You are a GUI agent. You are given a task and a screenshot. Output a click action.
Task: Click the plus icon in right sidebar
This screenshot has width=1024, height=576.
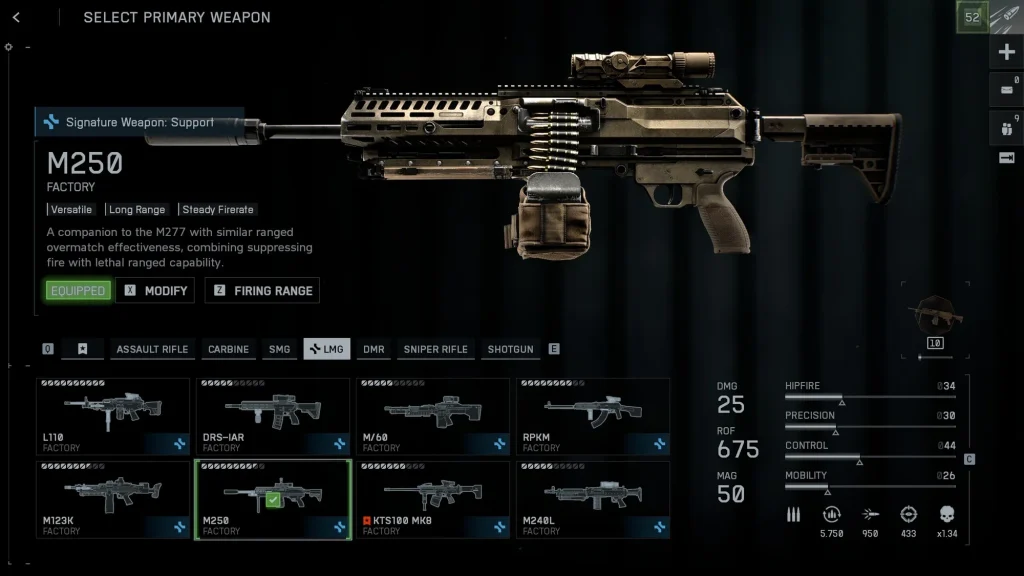(x=1006, y=53)
